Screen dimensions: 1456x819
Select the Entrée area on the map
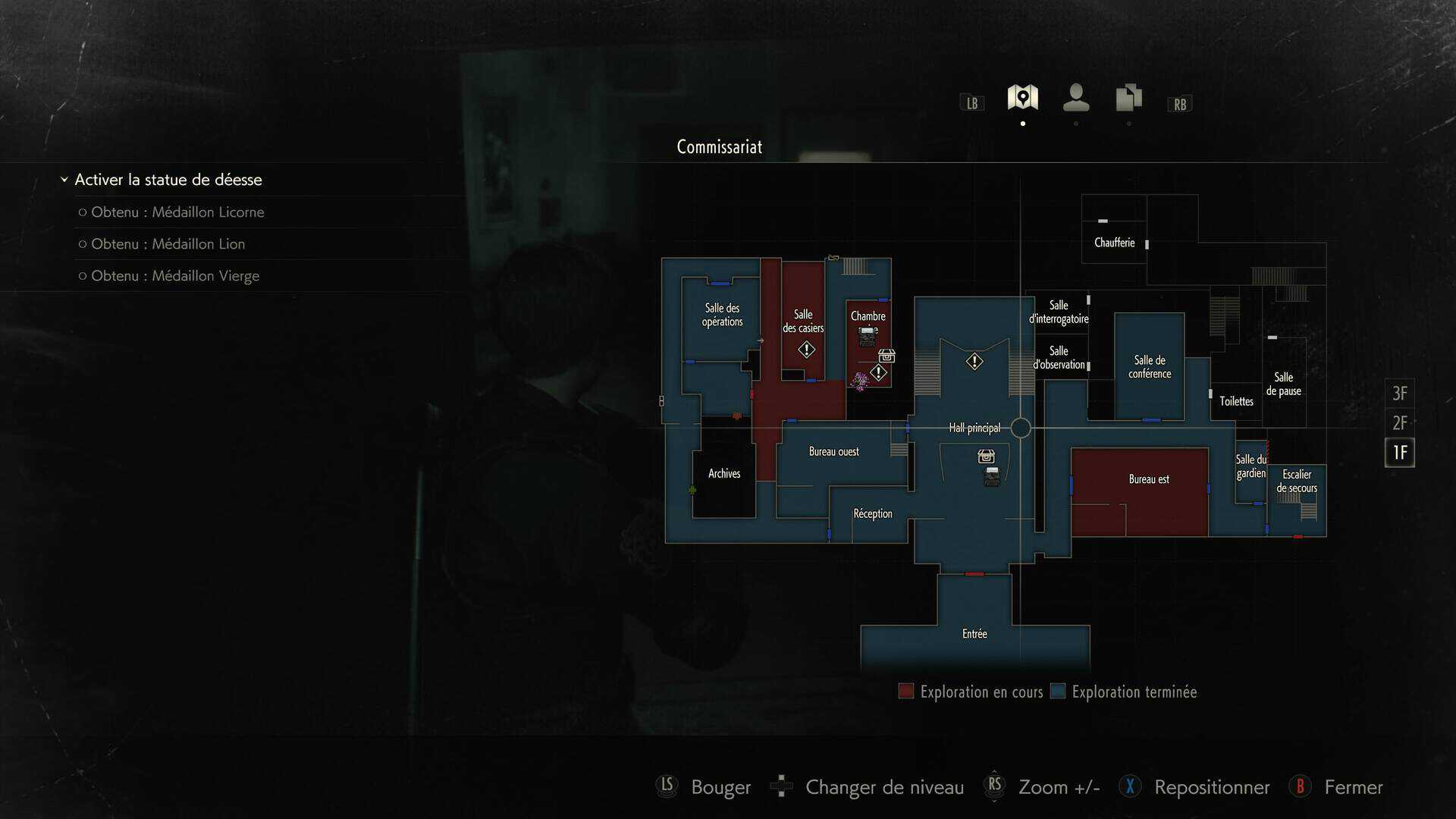pos(974,634)
